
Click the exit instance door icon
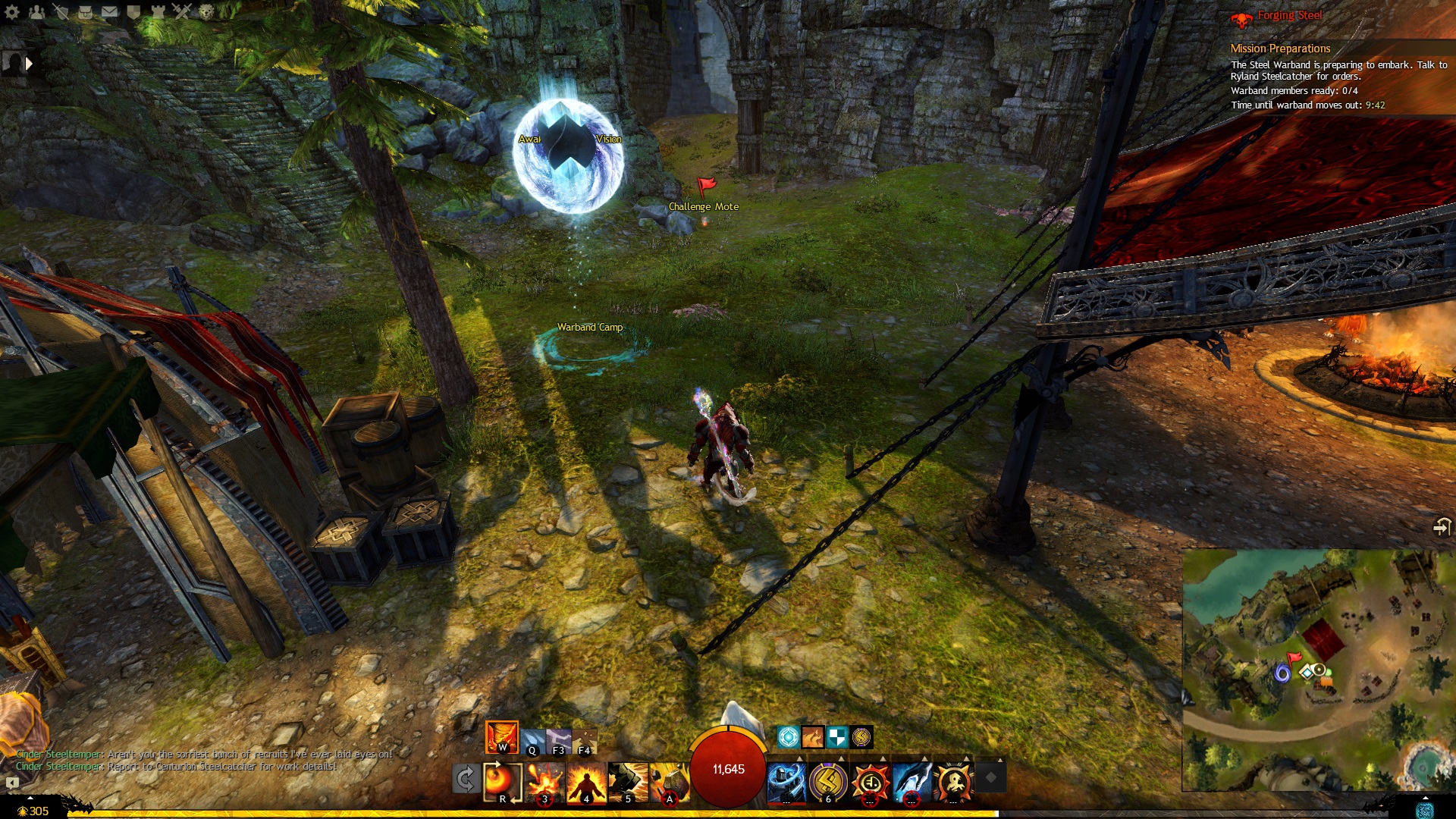point(1441,526)
